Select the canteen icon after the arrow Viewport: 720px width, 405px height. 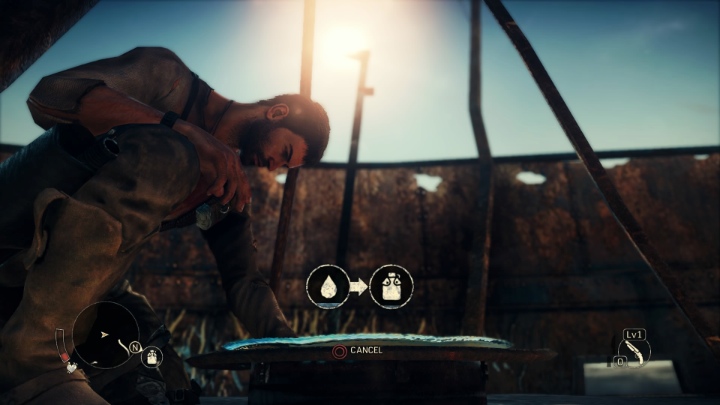tap(391, 287)
